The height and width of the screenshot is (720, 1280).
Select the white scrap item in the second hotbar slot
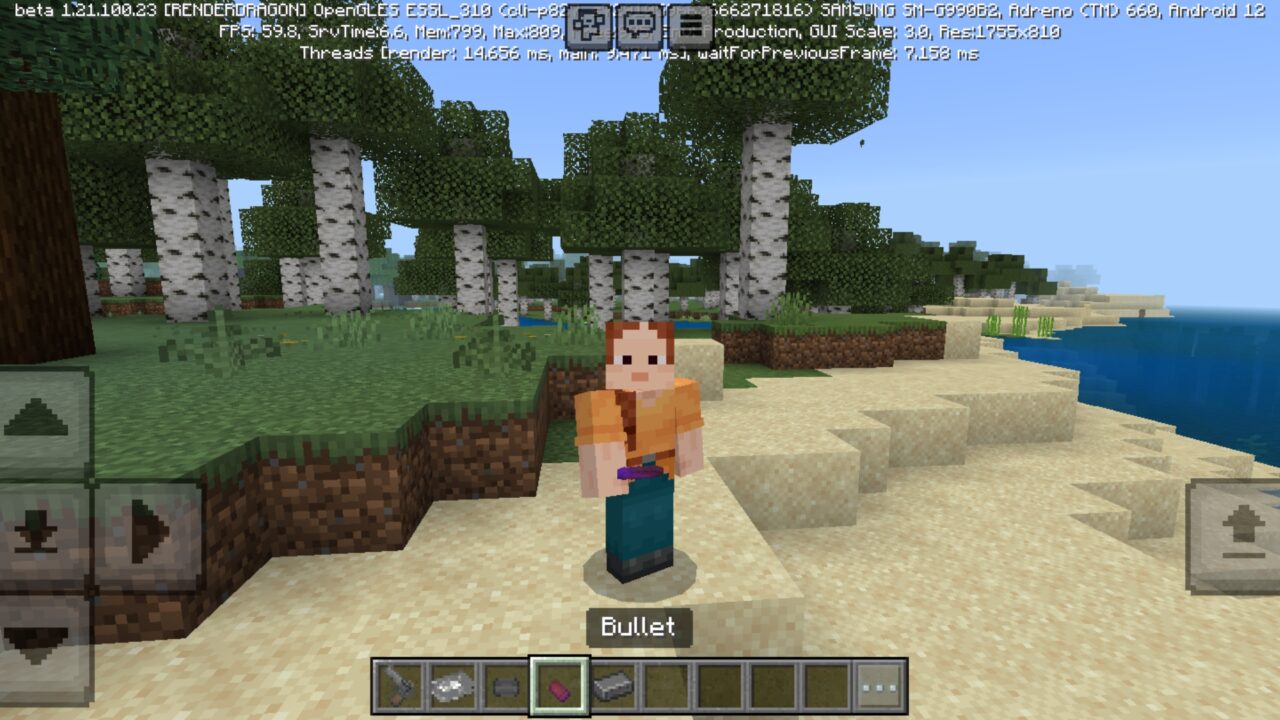coord(452,686)
